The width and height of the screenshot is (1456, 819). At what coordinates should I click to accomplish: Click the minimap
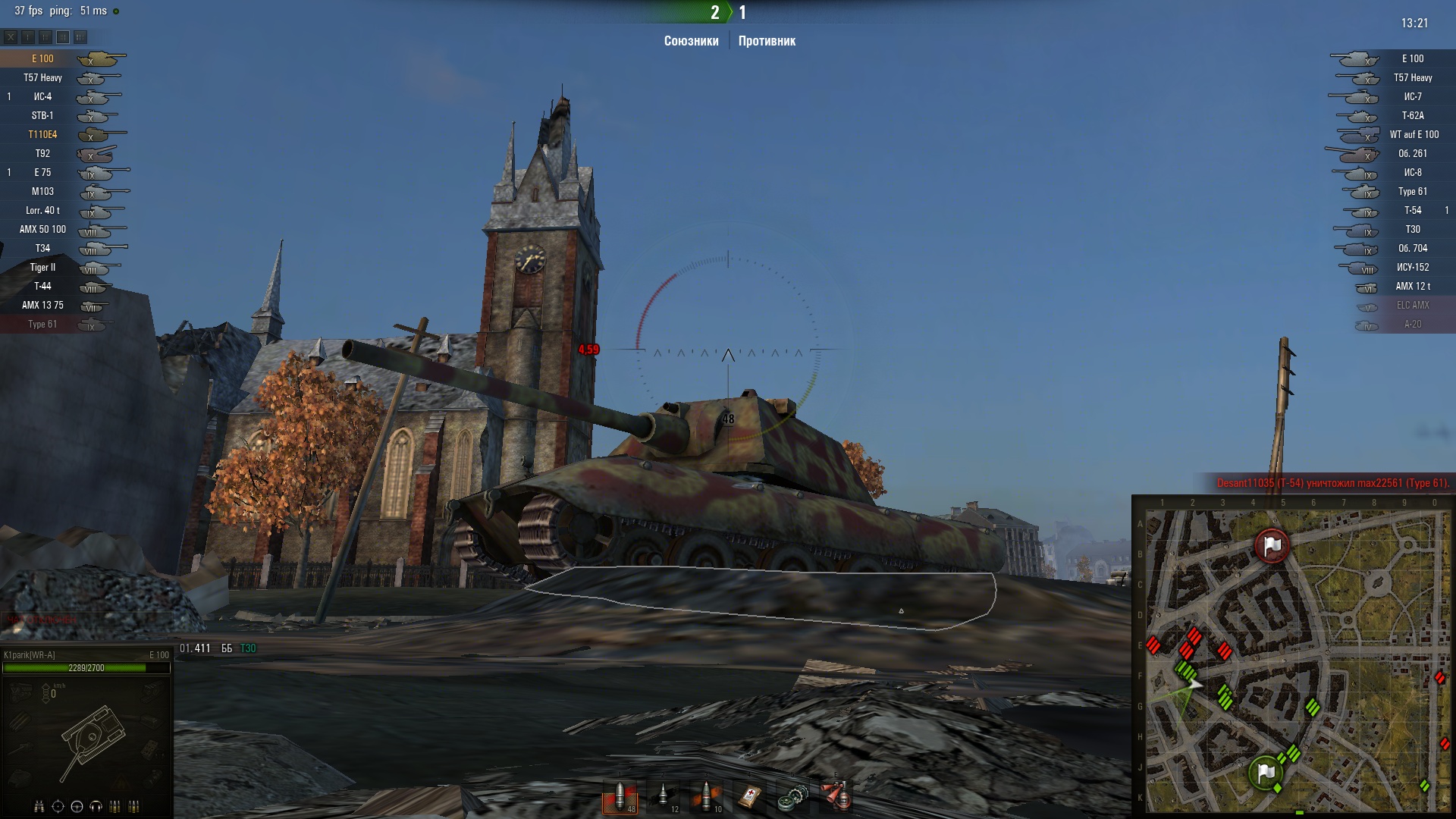pos(1297,660)
